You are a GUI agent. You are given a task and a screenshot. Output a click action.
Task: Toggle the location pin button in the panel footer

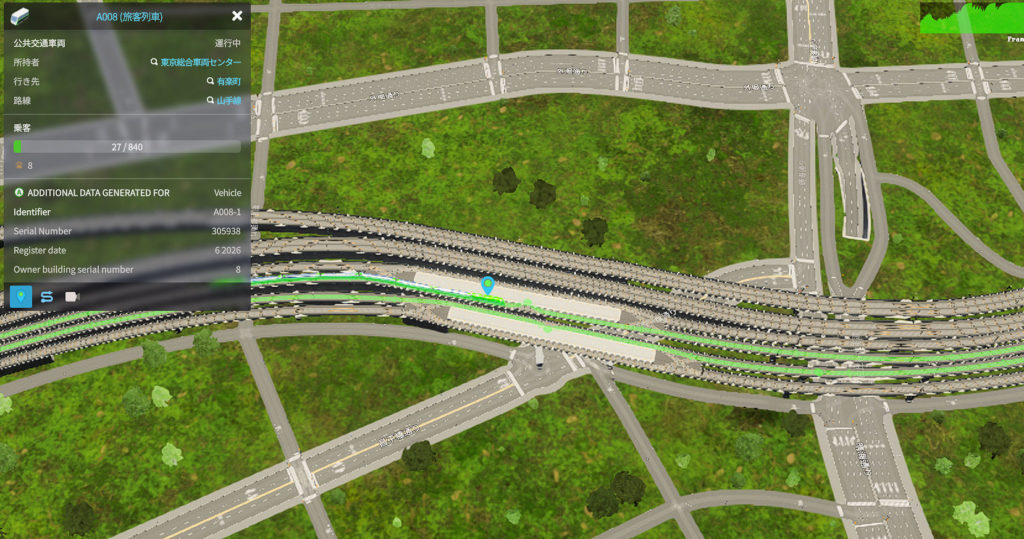pyautogui.click(x=21, y=297)
